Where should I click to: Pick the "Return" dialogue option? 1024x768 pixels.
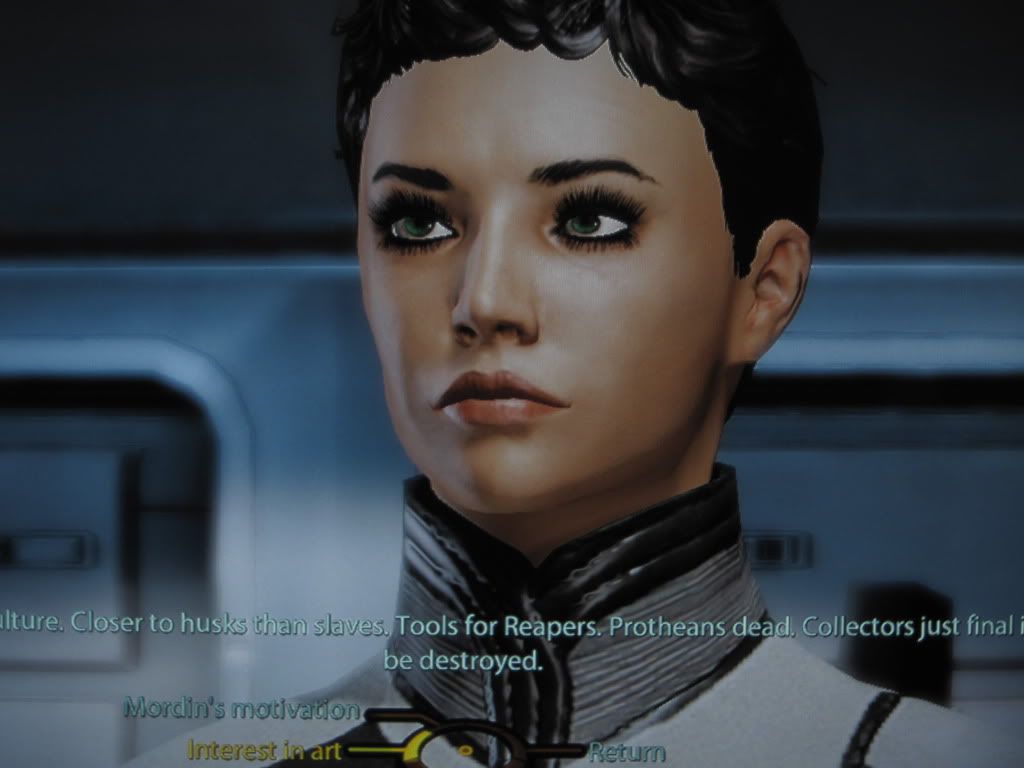coord(626,751)
